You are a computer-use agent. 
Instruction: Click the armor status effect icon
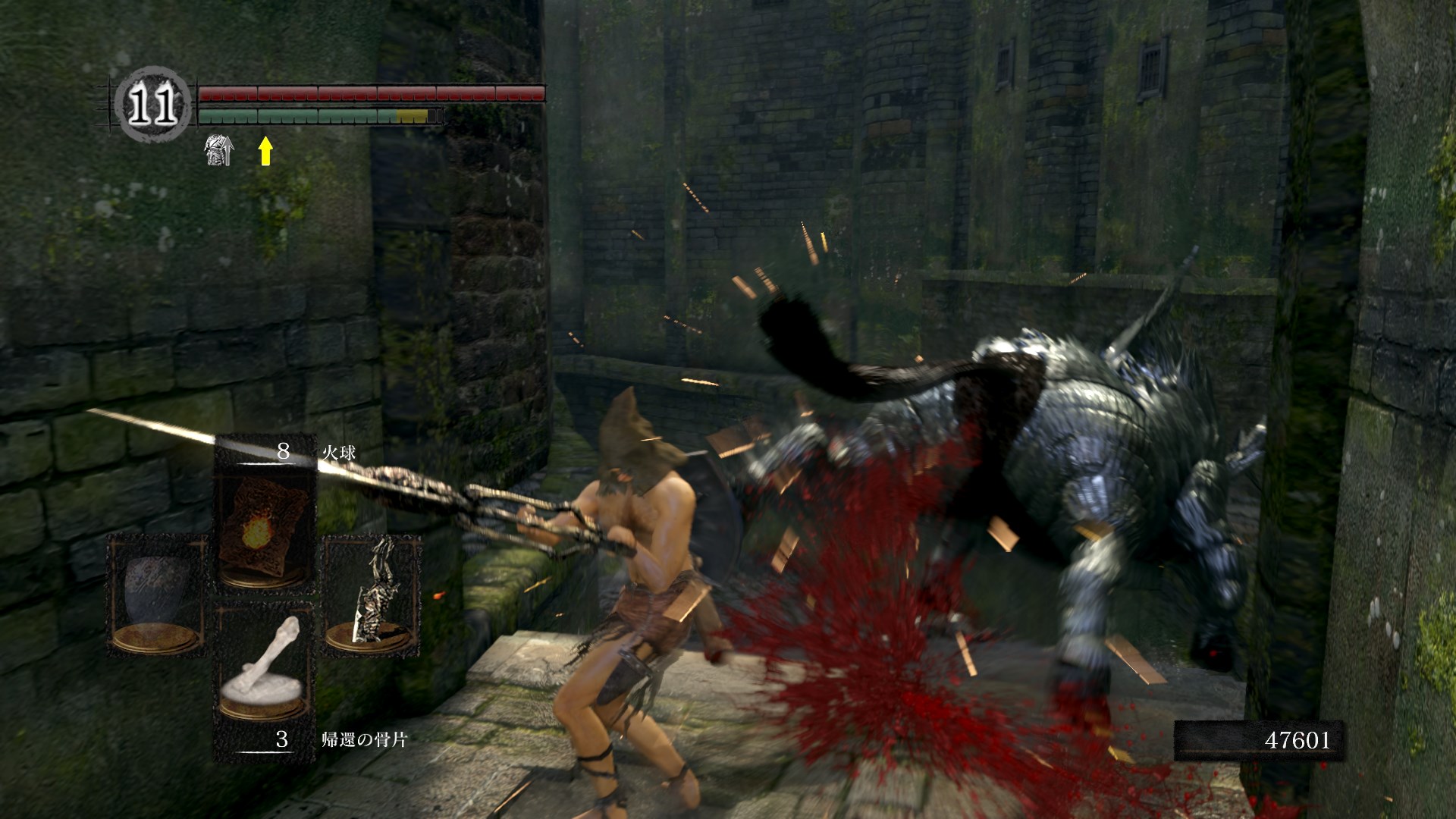(218, 150)
